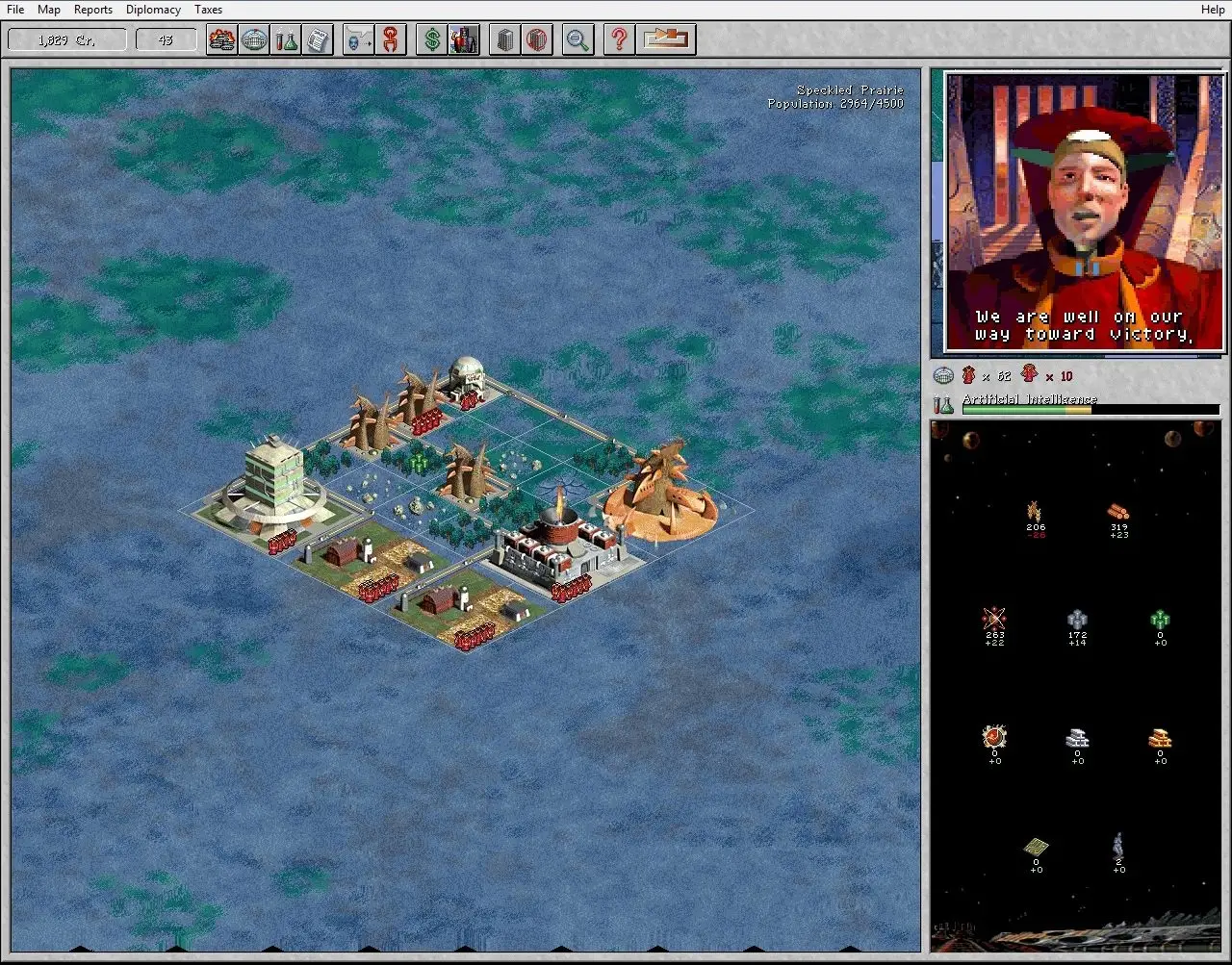Click the newspaper report toolbar button

[317, 40]
